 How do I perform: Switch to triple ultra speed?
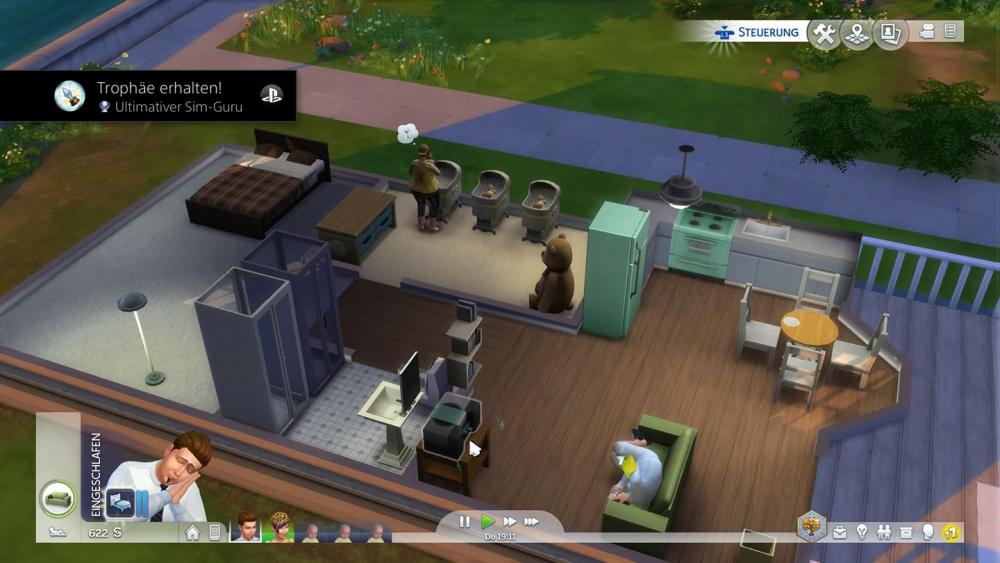coord(532,521)
